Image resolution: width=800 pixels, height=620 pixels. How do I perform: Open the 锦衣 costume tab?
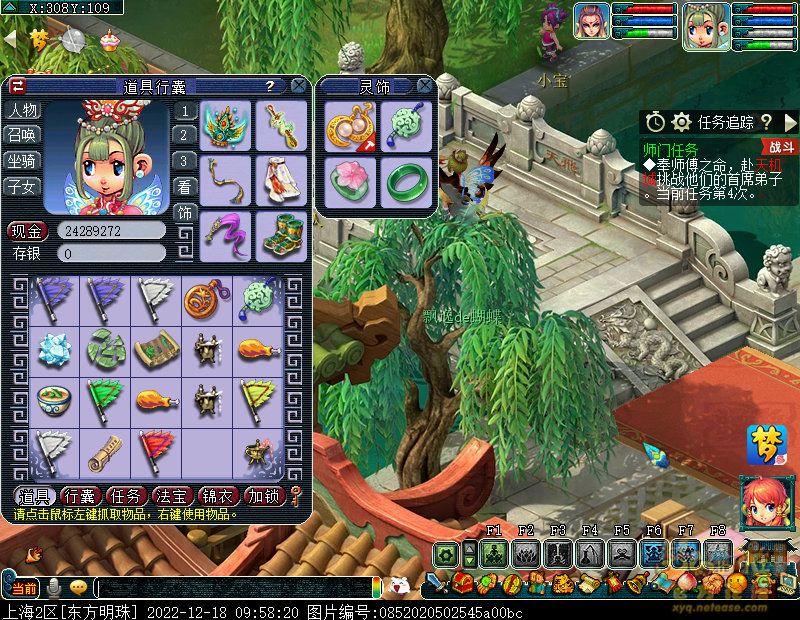pos(218,496)
